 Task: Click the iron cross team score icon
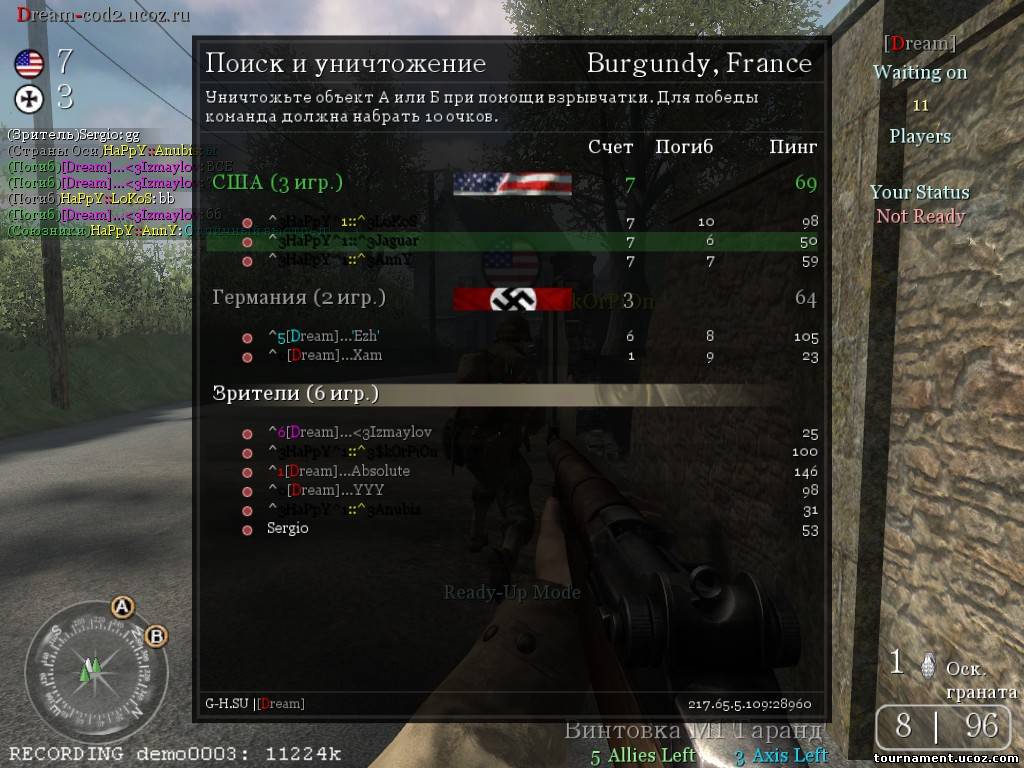(x=29, y=98)
